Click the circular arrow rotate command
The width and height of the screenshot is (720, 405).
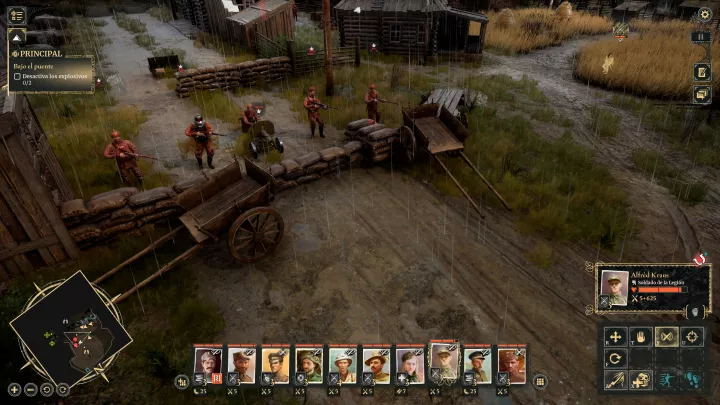pyautogui.click(x=616, y=358)
